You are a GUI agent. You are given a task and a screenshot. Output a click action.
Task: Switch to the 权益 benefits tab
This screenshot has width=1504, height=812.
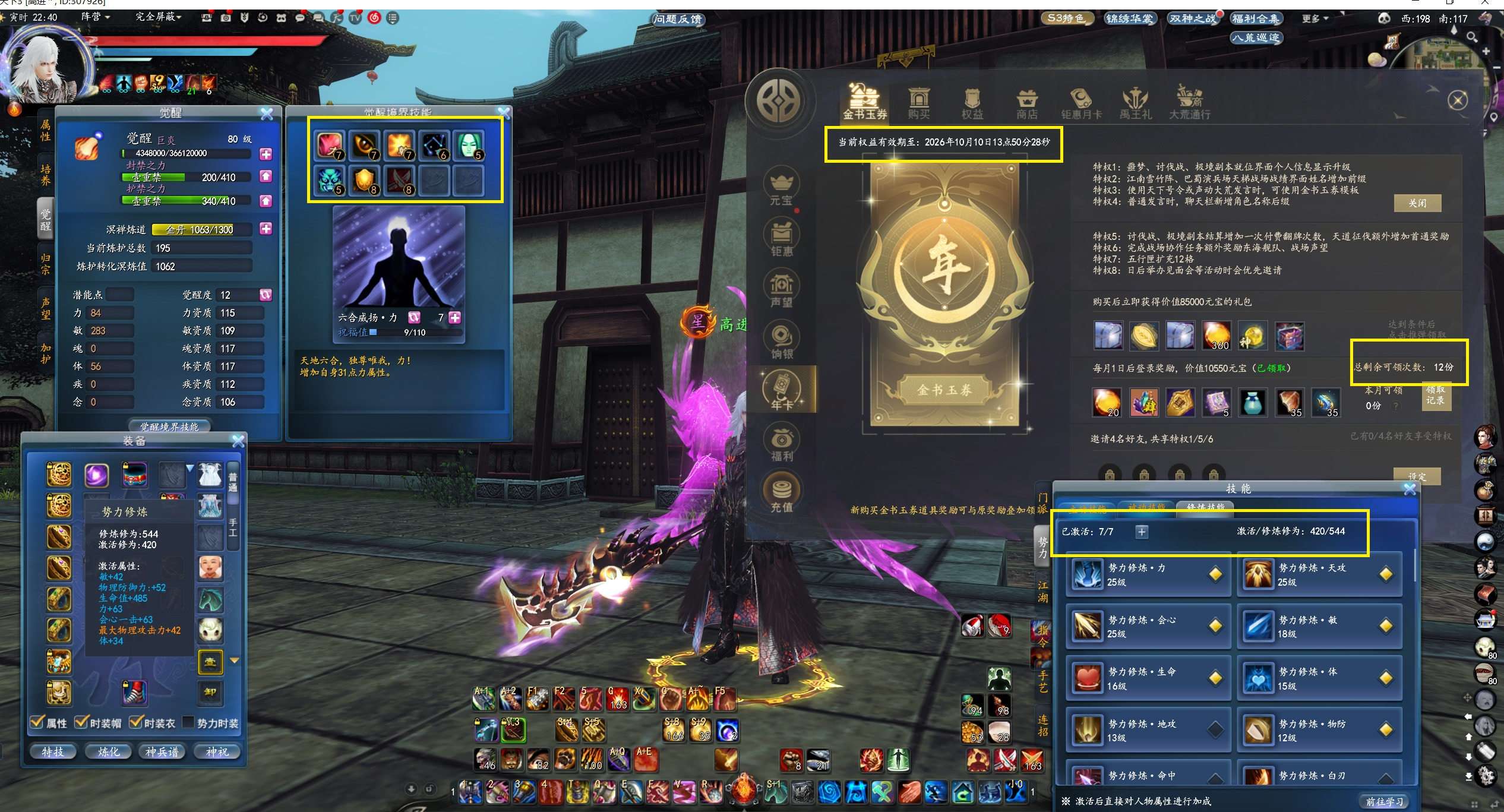click(x=972, y=103)
